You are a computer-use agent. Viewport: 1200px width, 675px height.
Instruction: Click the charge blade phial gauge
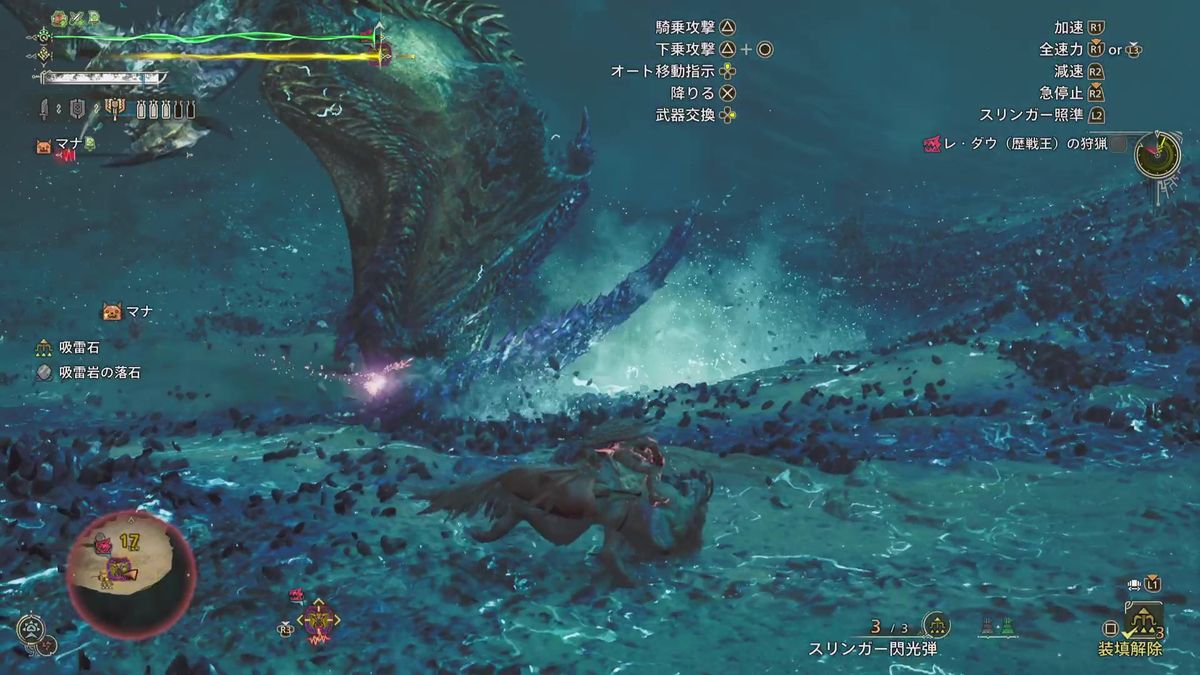(x=166, y=109)
